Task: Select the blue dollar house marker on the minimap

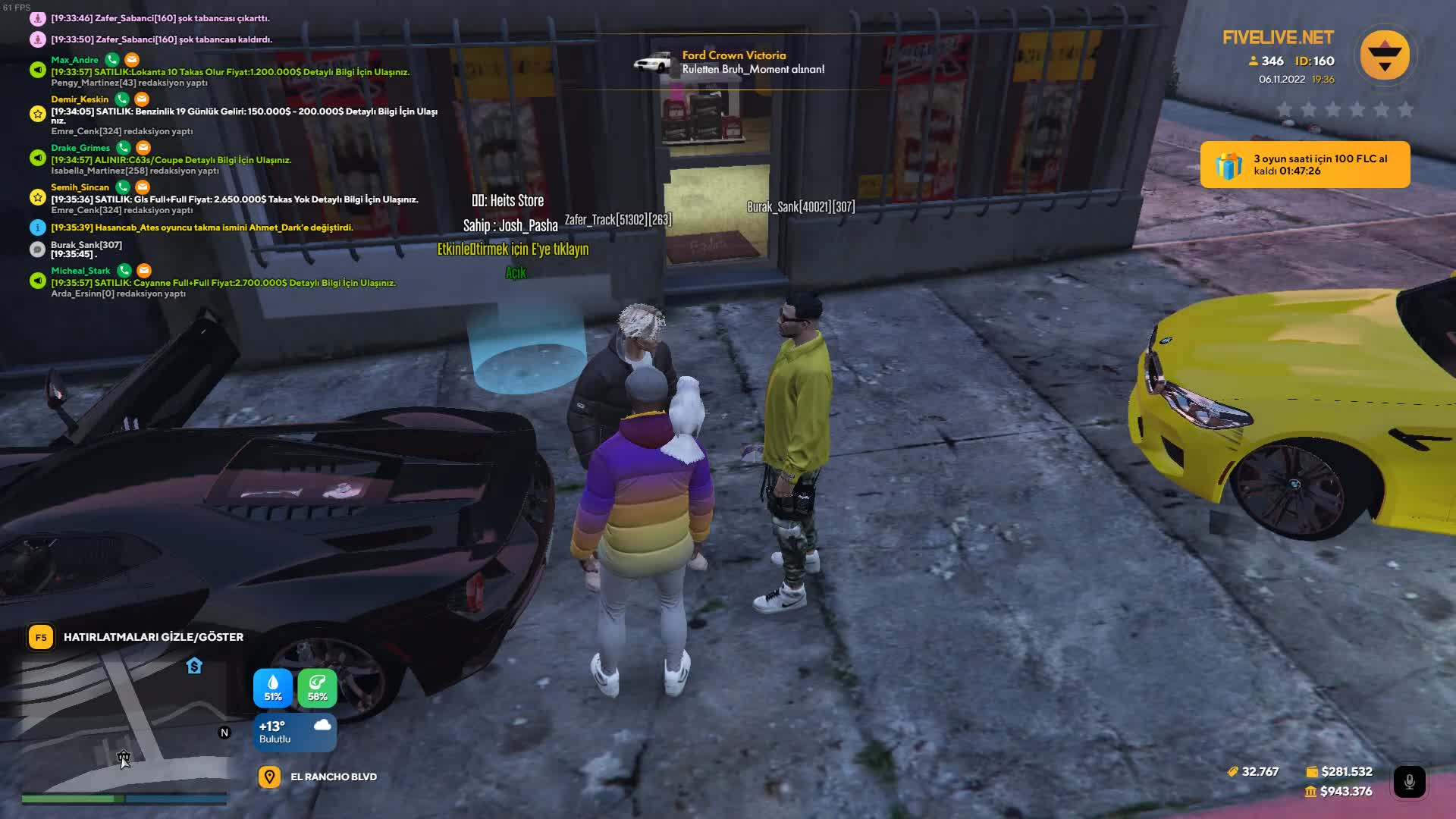Action: click(x=194, y=666)
